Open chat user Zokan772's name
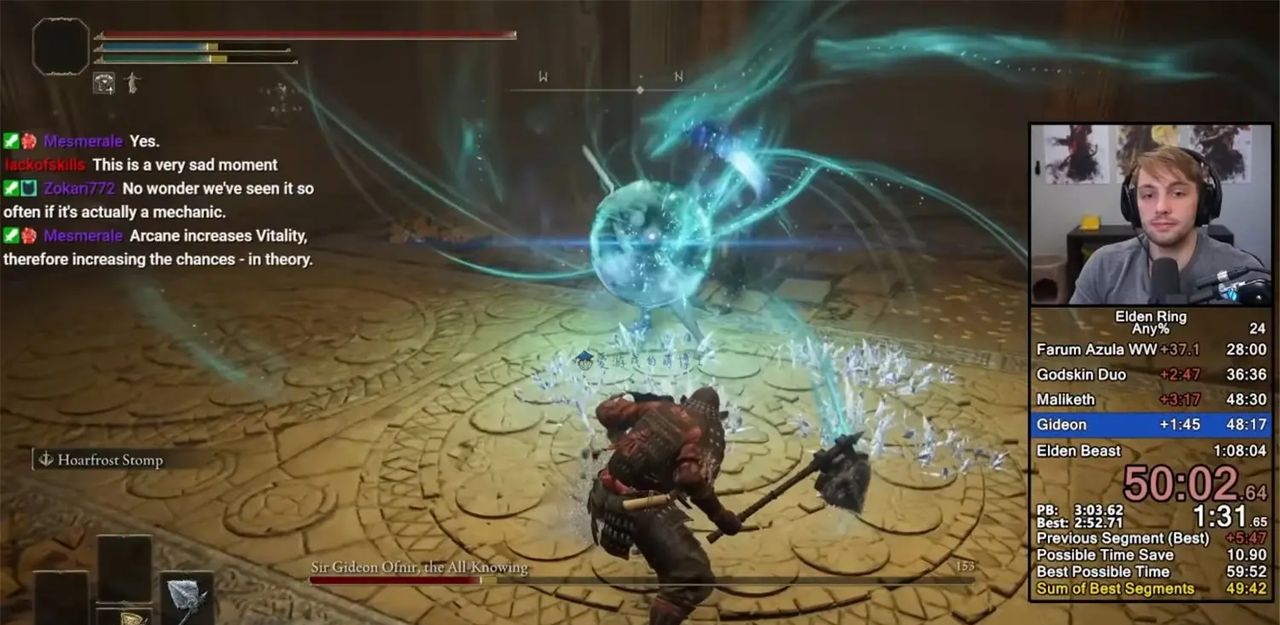Image resolution: width=1280 pixels, height=625 pixels. click(x=80, y=188)
